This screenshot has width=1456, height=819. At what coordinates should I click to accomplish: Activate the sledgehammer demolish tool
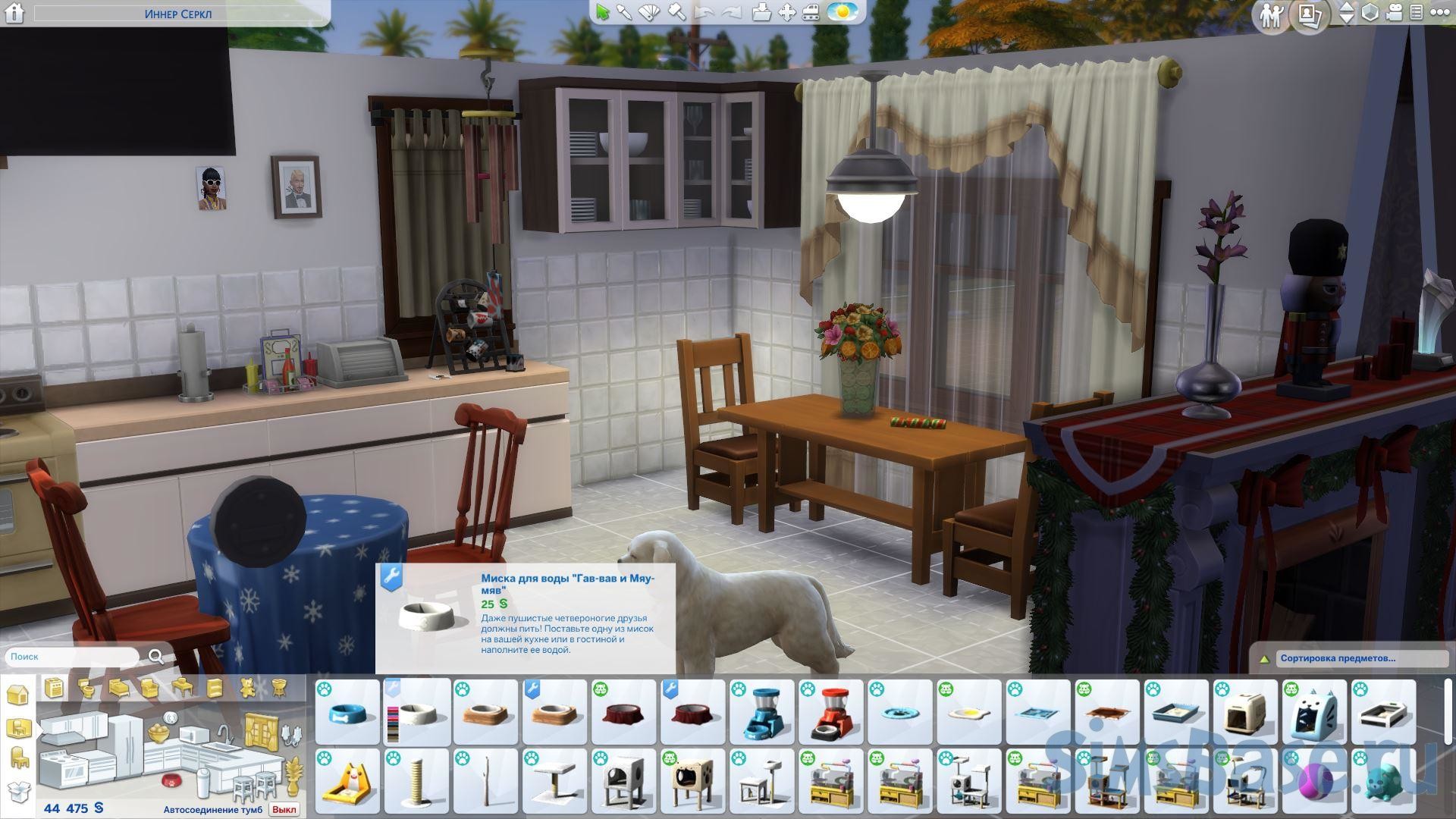[677, 12]
